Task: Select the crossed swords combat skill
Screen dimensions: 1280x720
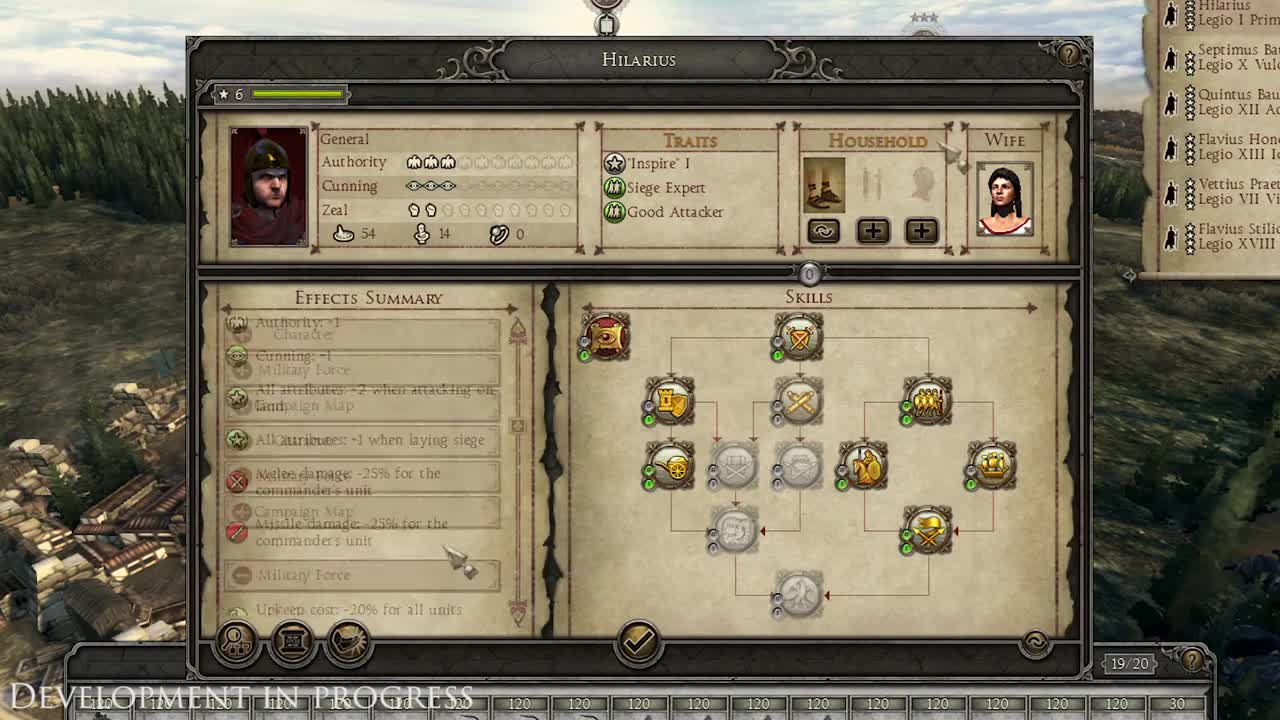Action: [x=797, y=402]
